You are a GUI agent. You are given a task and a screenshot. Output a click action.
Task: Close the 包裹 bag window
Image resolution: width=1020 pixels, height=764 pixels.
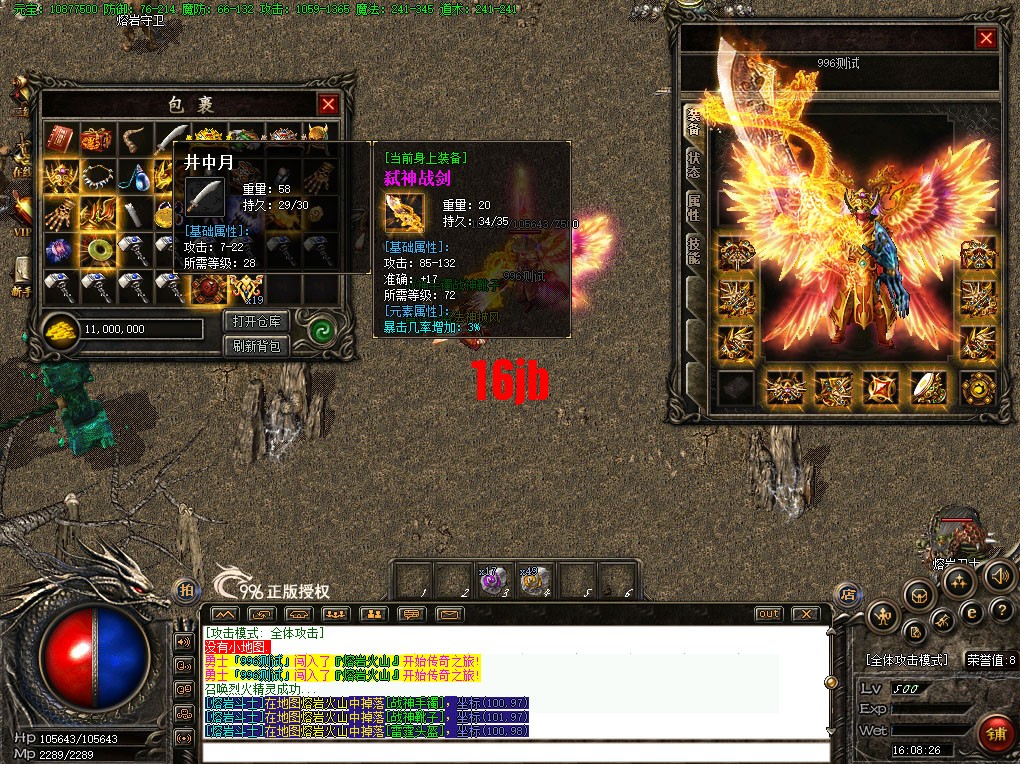pyautogui.click(x=328, y=104)
